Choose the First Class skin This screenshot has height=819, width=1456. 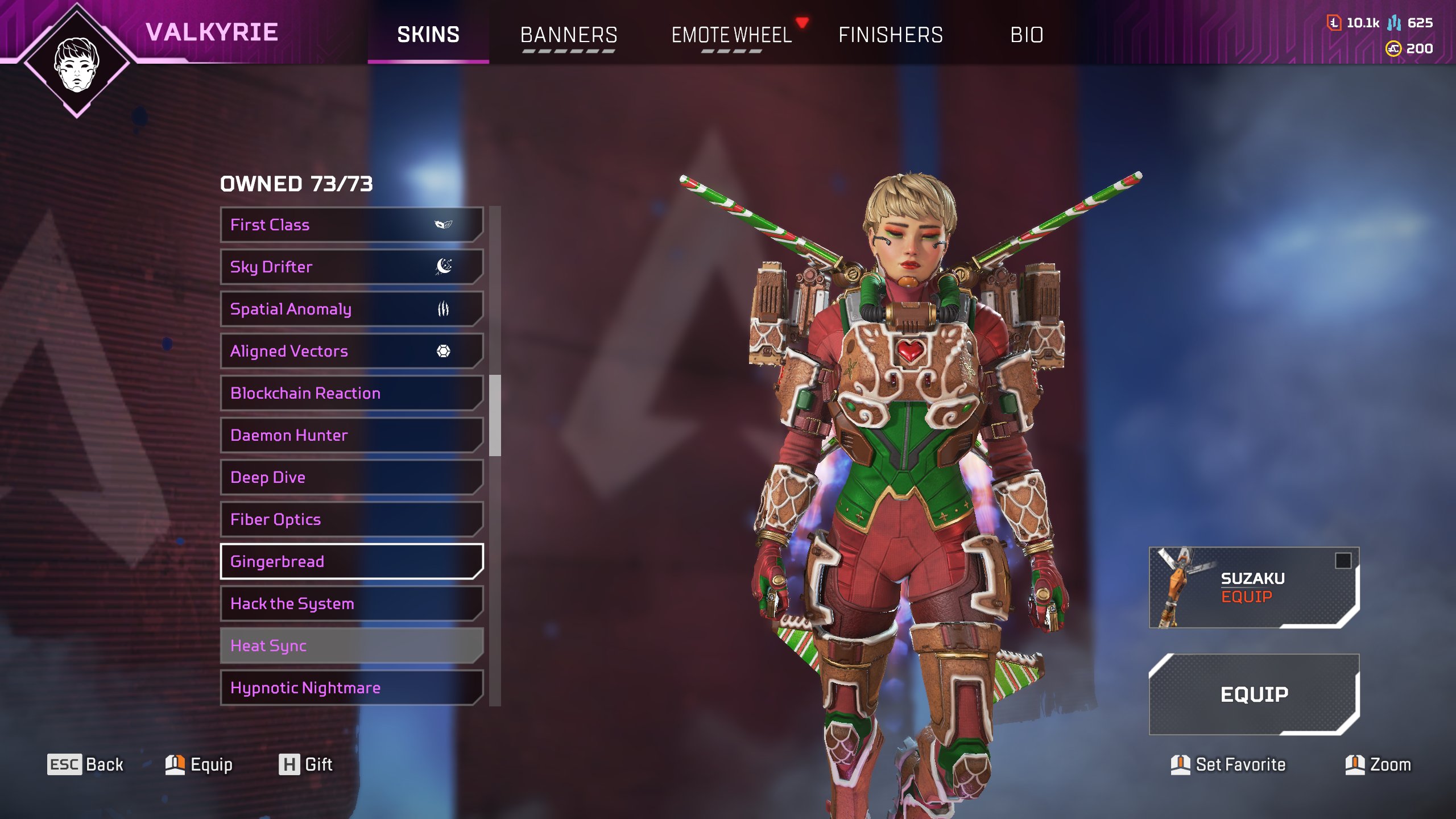click(x=351, y=225)
